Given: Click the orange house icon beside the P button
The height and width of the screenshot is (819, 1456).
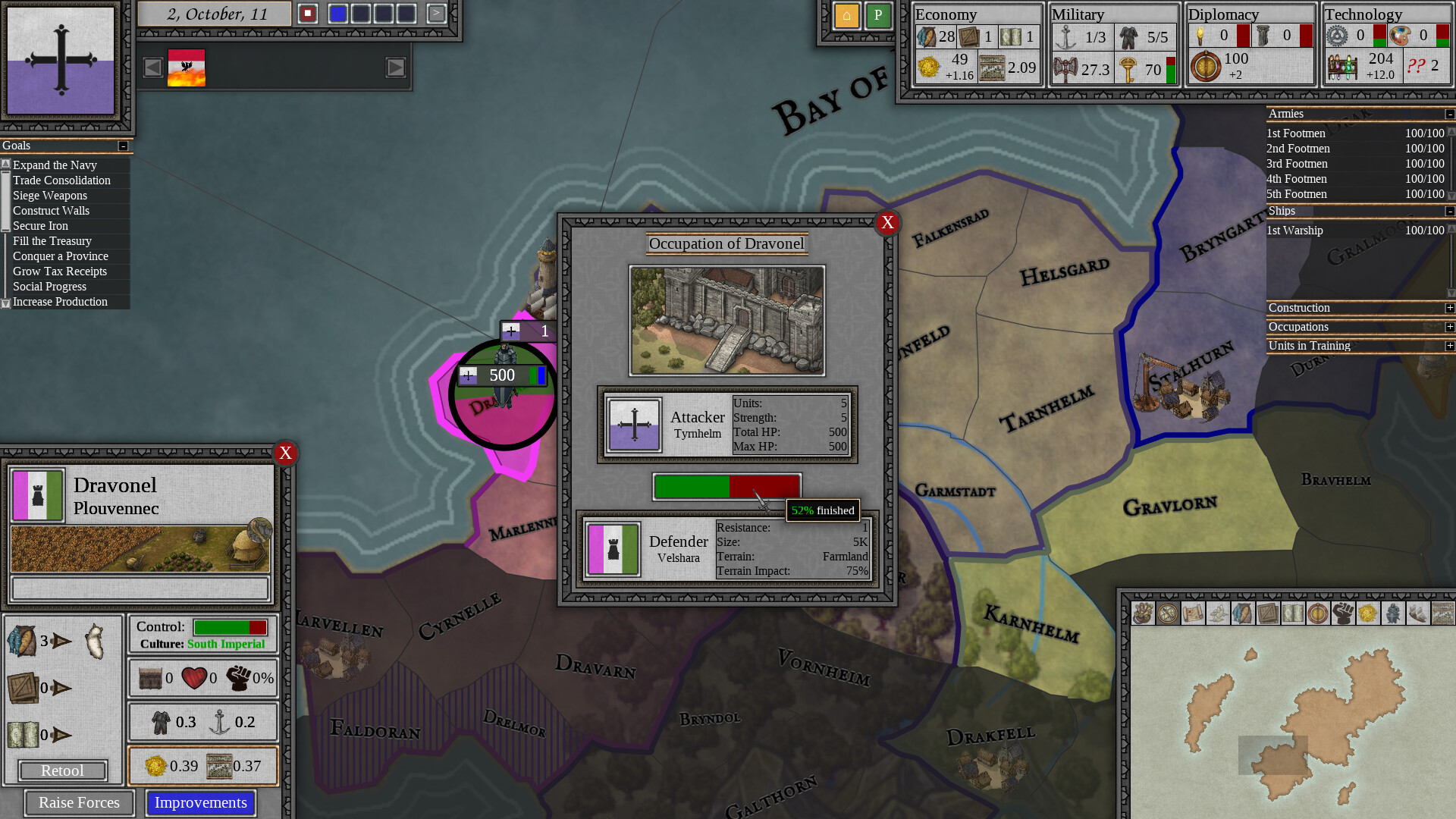Looking at the screenshot, I should (x=846, y=15).
